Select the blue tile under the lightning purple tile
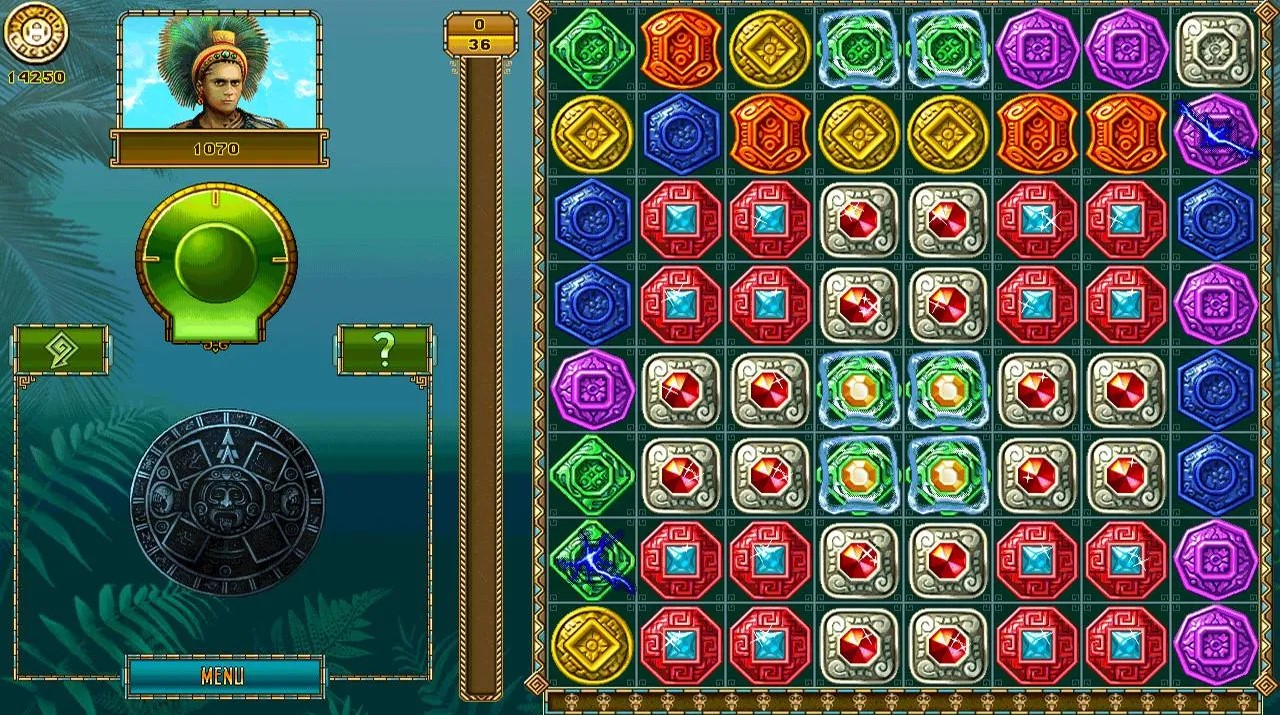The width and height of the screenshot is (1280, 715). (x=1214, y=219)
